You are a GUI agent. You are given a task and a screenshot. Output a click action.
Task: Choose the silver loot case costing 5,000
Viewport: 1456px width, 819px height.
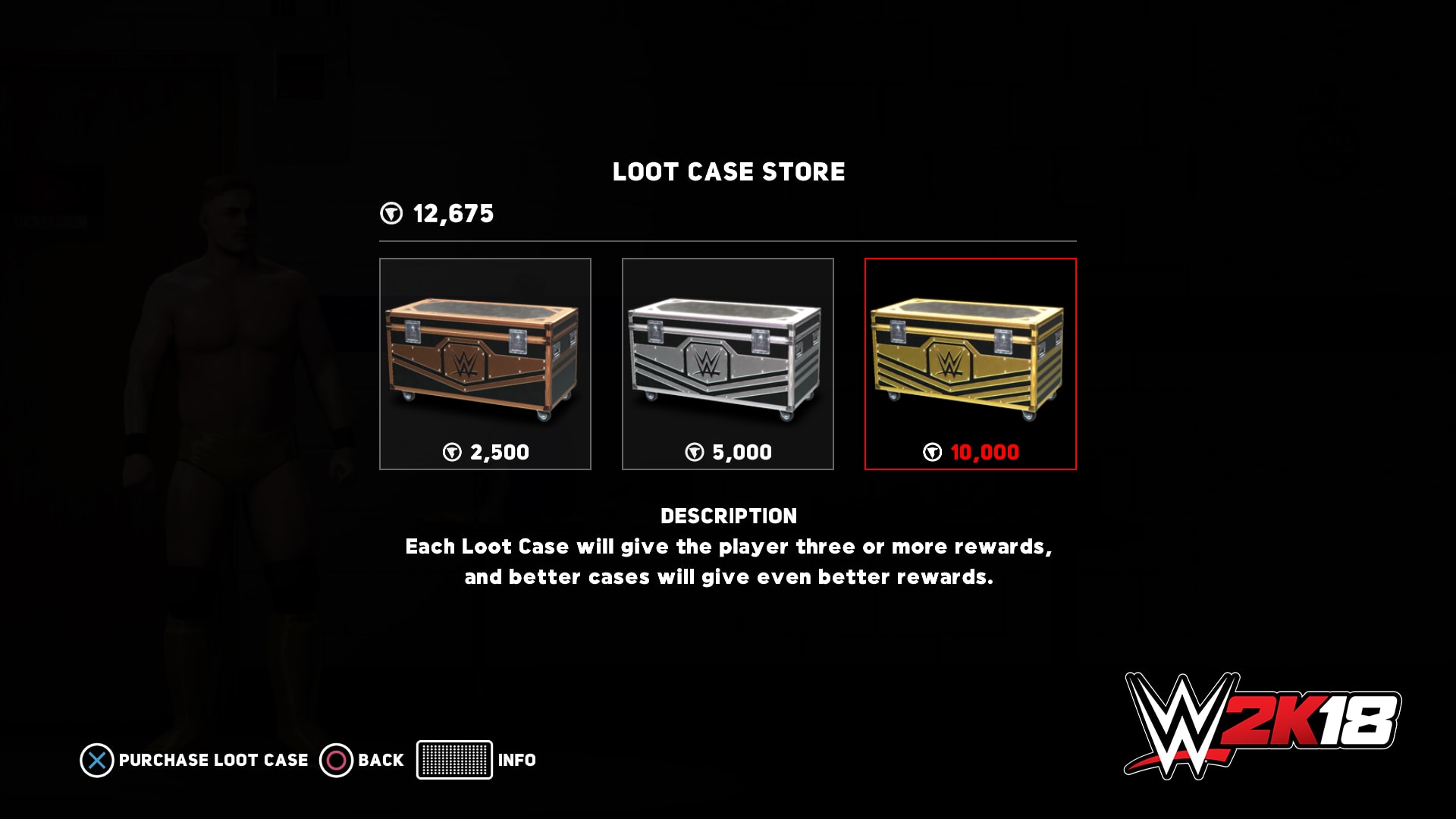(x=728, y=364)
